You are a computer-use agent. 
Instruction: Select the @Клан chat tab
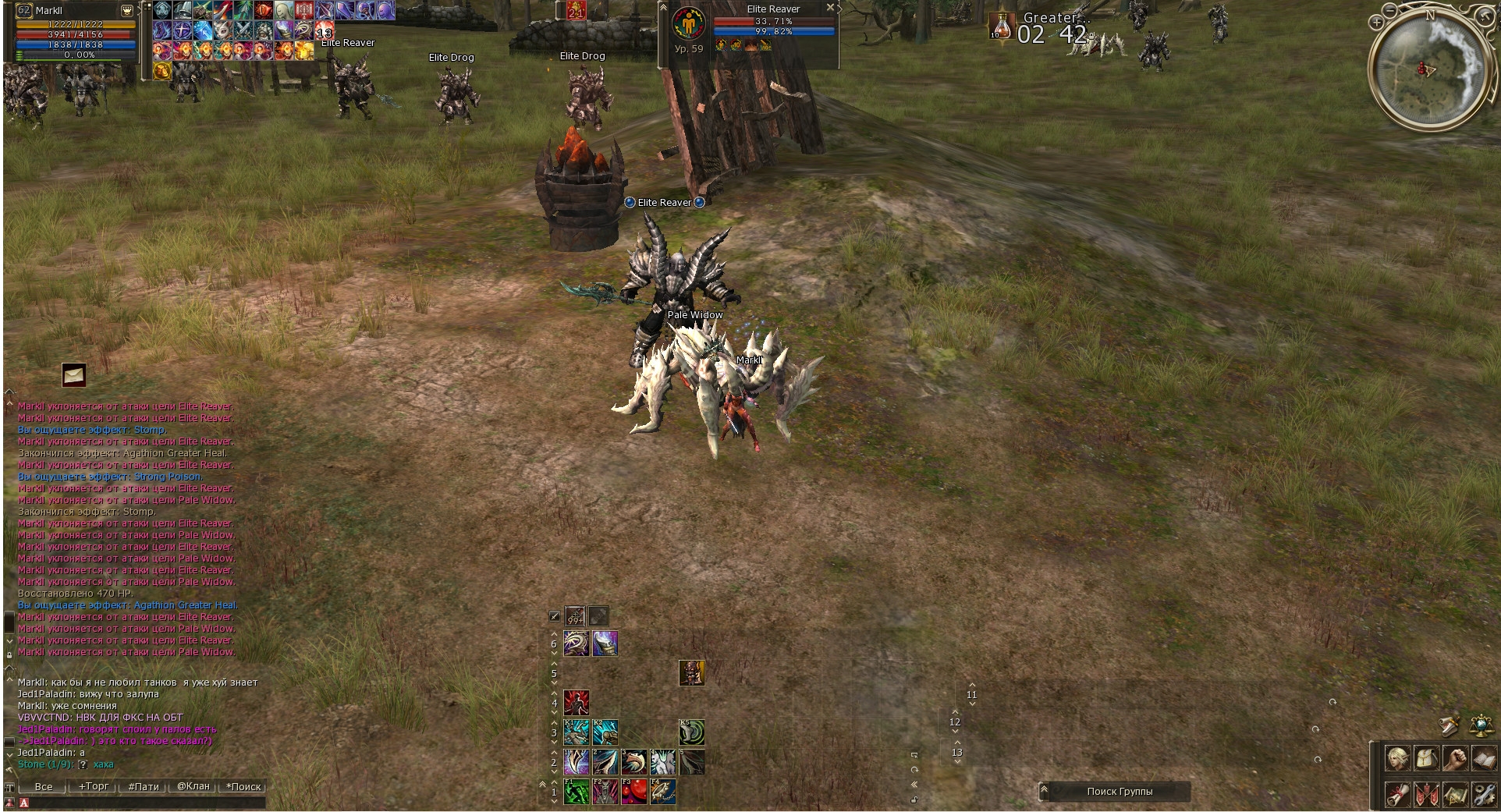pyautogui.click(x=193, y=786)
